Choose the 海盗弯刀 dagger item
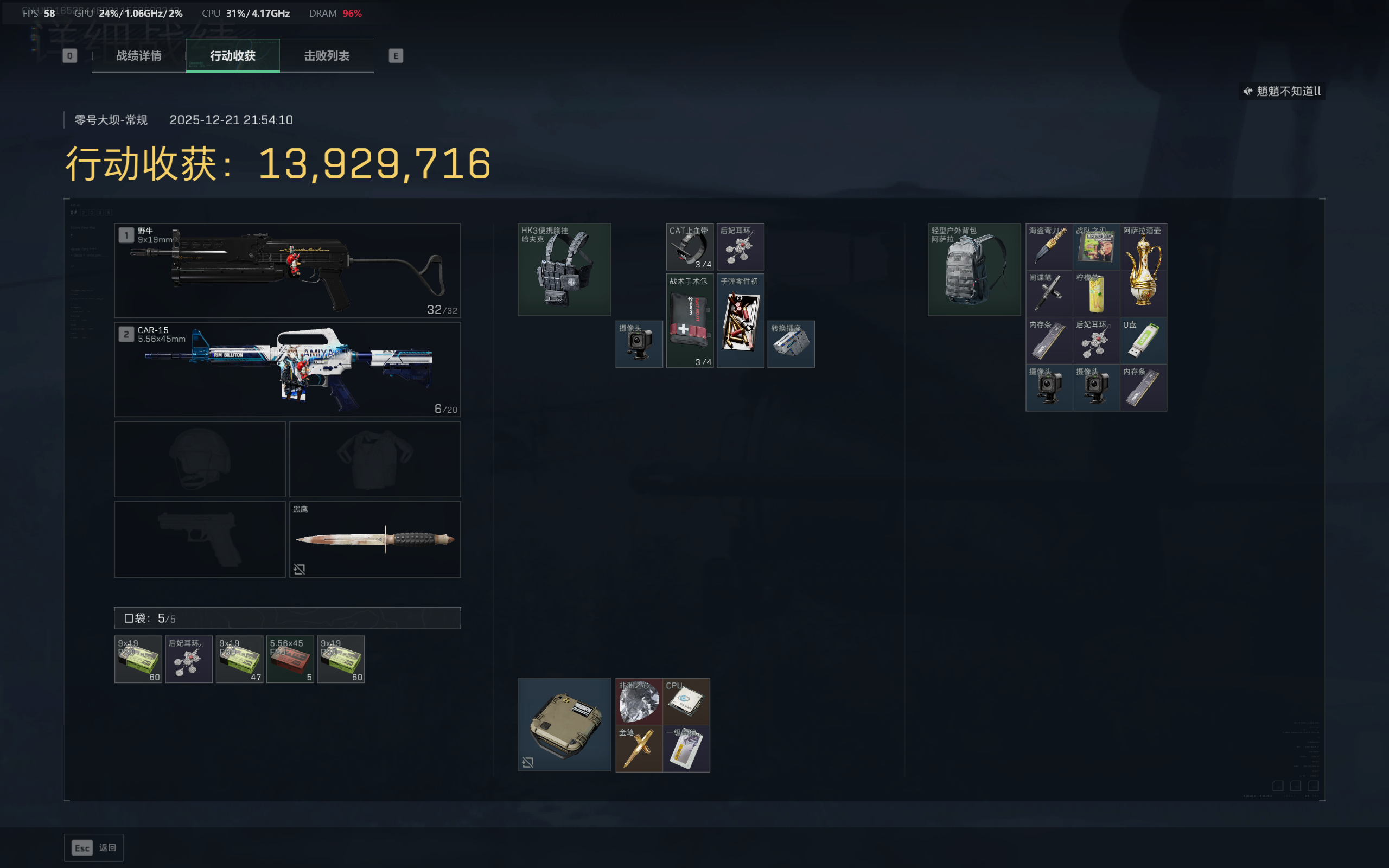The image size is (1389, 868). [1049, 246]
